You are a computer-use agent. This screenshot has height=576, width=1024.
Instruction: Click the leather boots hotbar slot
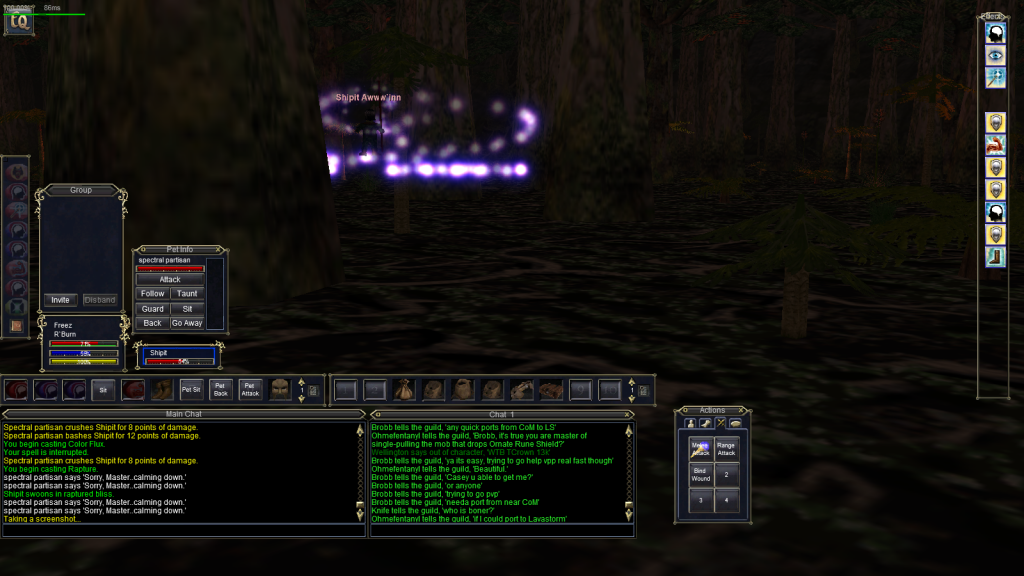(162, 389)
